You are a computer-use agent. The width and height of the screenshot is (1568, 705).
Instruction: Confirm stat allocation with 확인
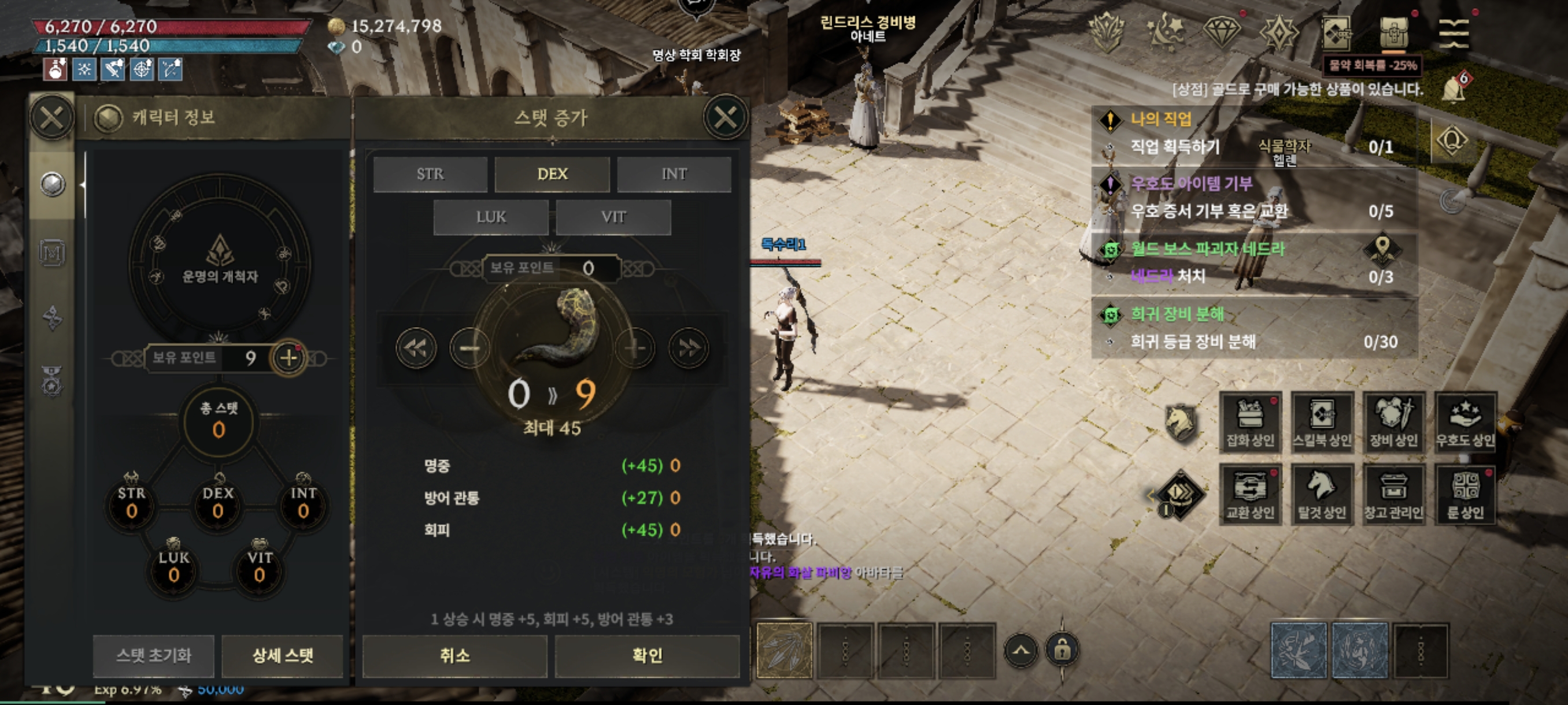647,656
